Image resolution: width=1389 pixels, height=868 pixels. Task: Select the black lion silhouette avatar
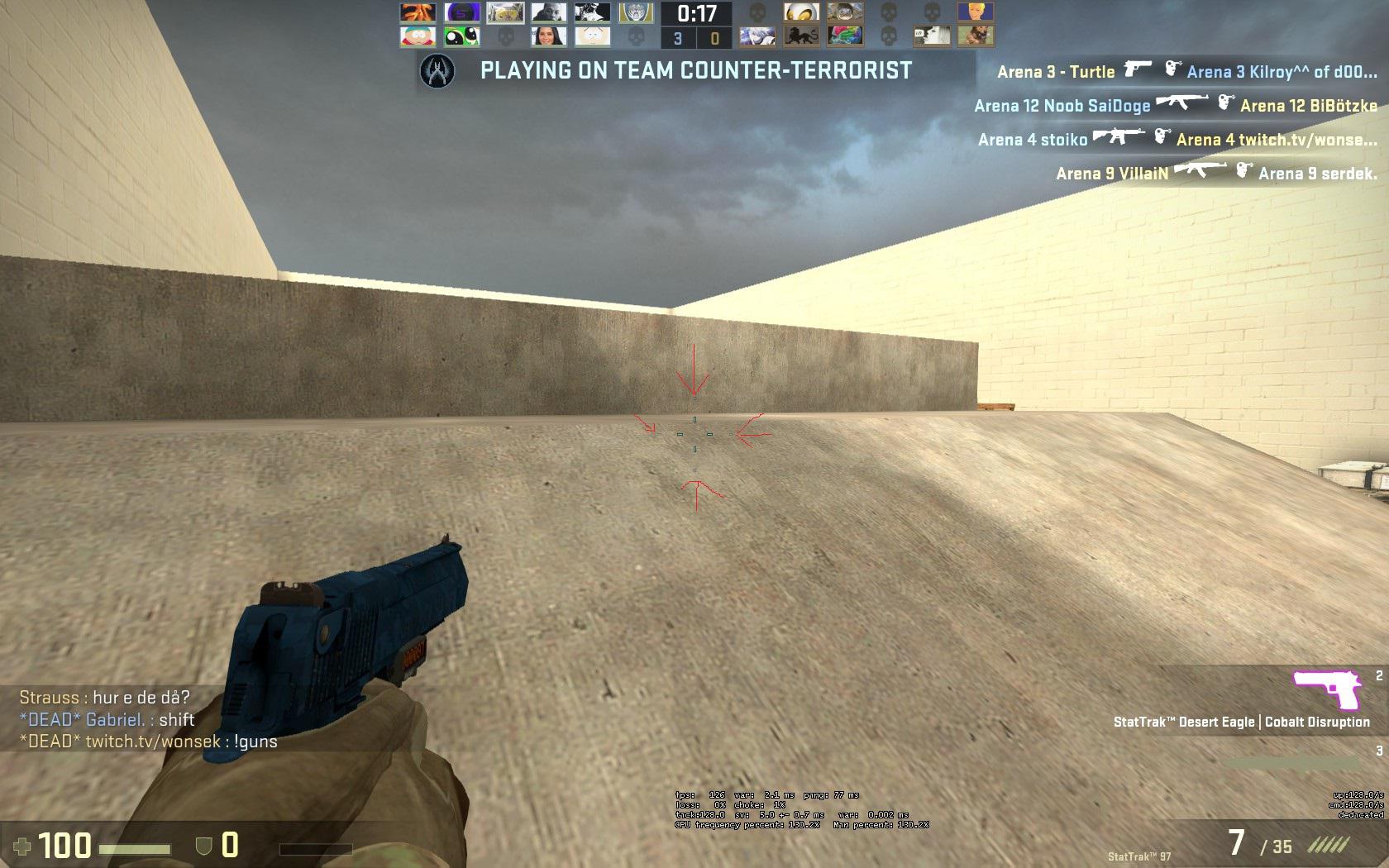coord(801,36)
